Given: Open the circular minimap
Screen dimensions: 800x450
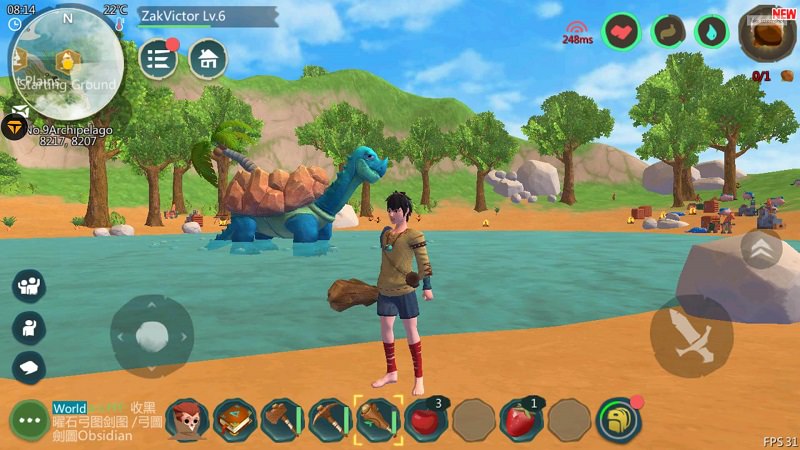Looking at the screenshot, I should tap(66, 62).
